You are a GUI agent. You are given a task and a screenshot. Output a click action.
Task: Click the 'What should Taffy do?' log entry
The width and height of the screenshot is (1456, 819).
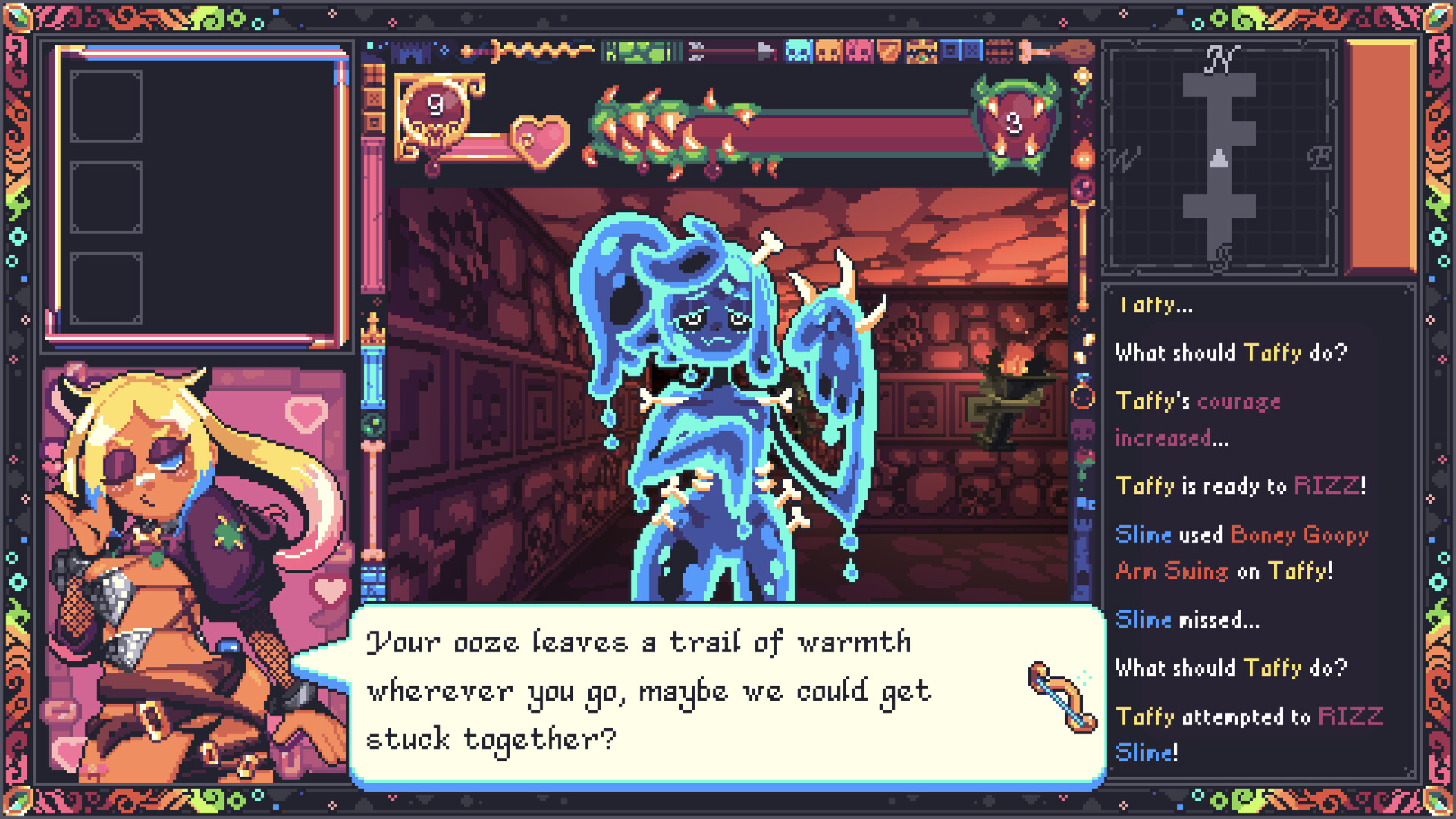[1232, 352]
